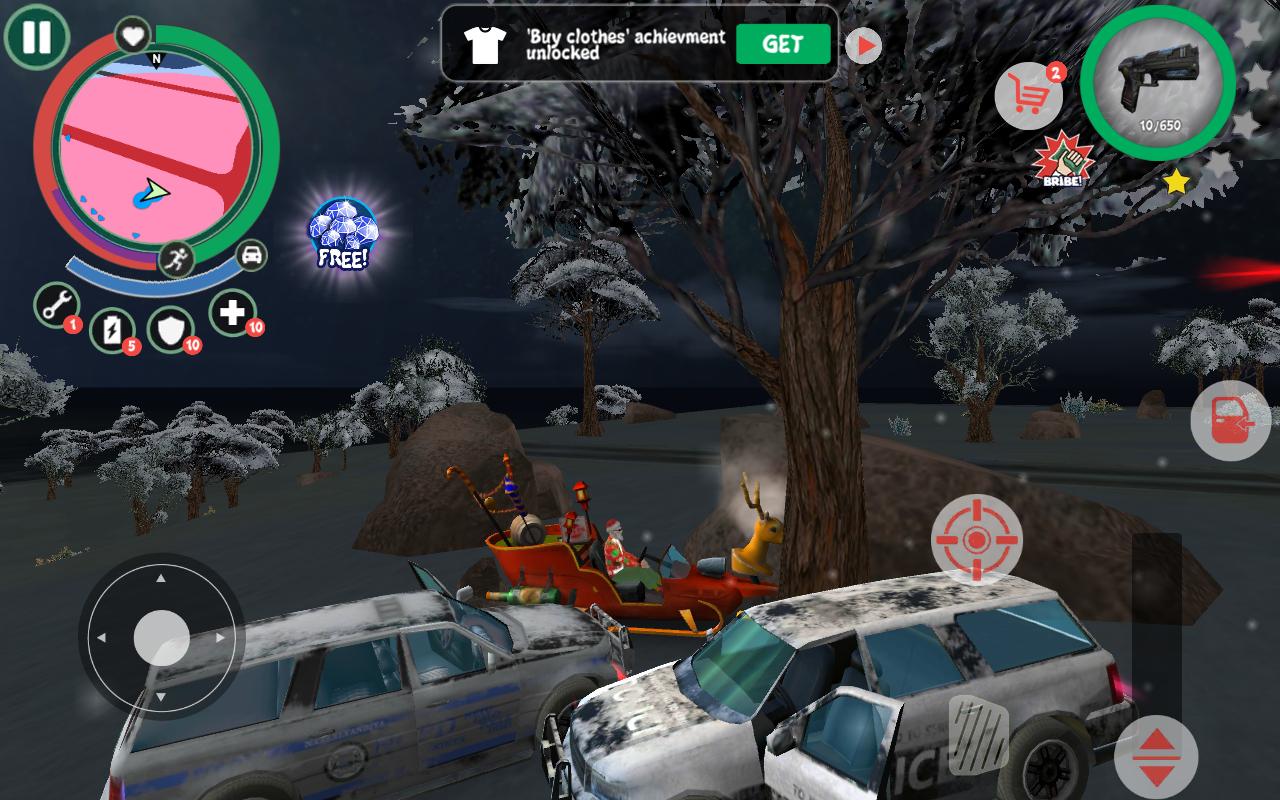This screenshot has height=800, width=1280.
Task: Play the red ad video arrow
Action: click(864, 44)
